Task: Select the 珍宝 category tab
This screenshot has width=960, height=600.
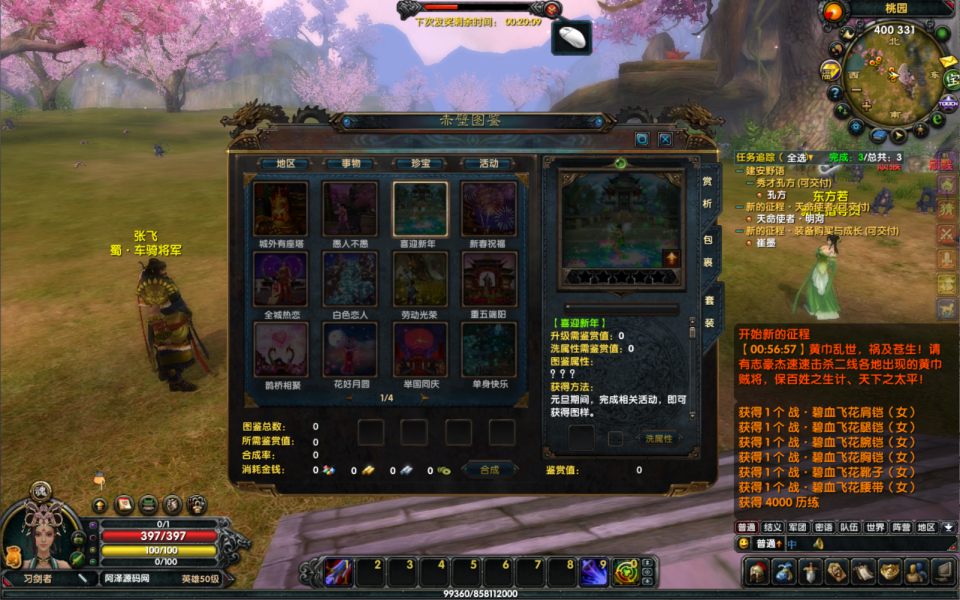Action: tap(420, 163)
